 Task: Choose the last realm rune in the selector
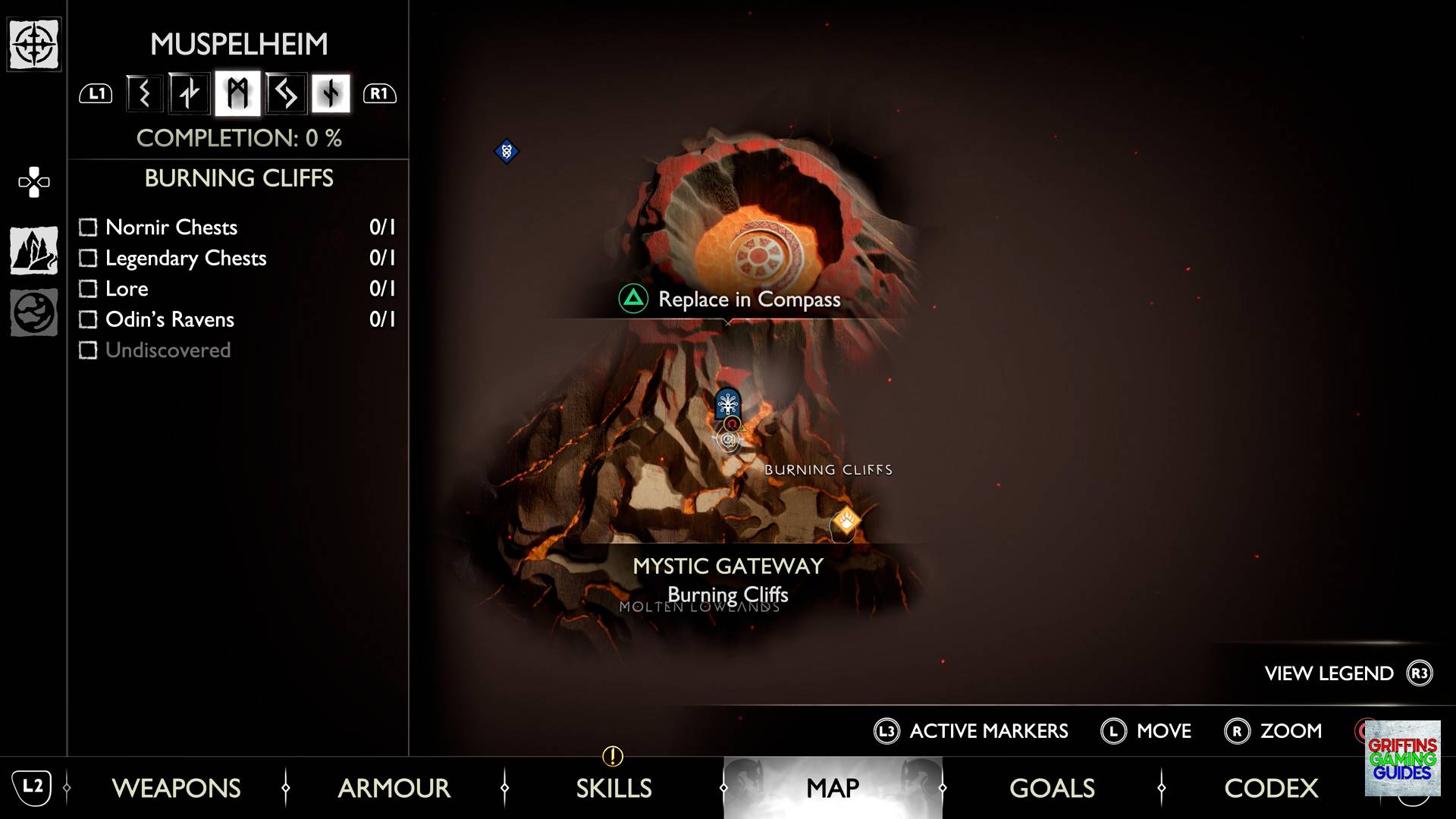(x=331, y=93)
